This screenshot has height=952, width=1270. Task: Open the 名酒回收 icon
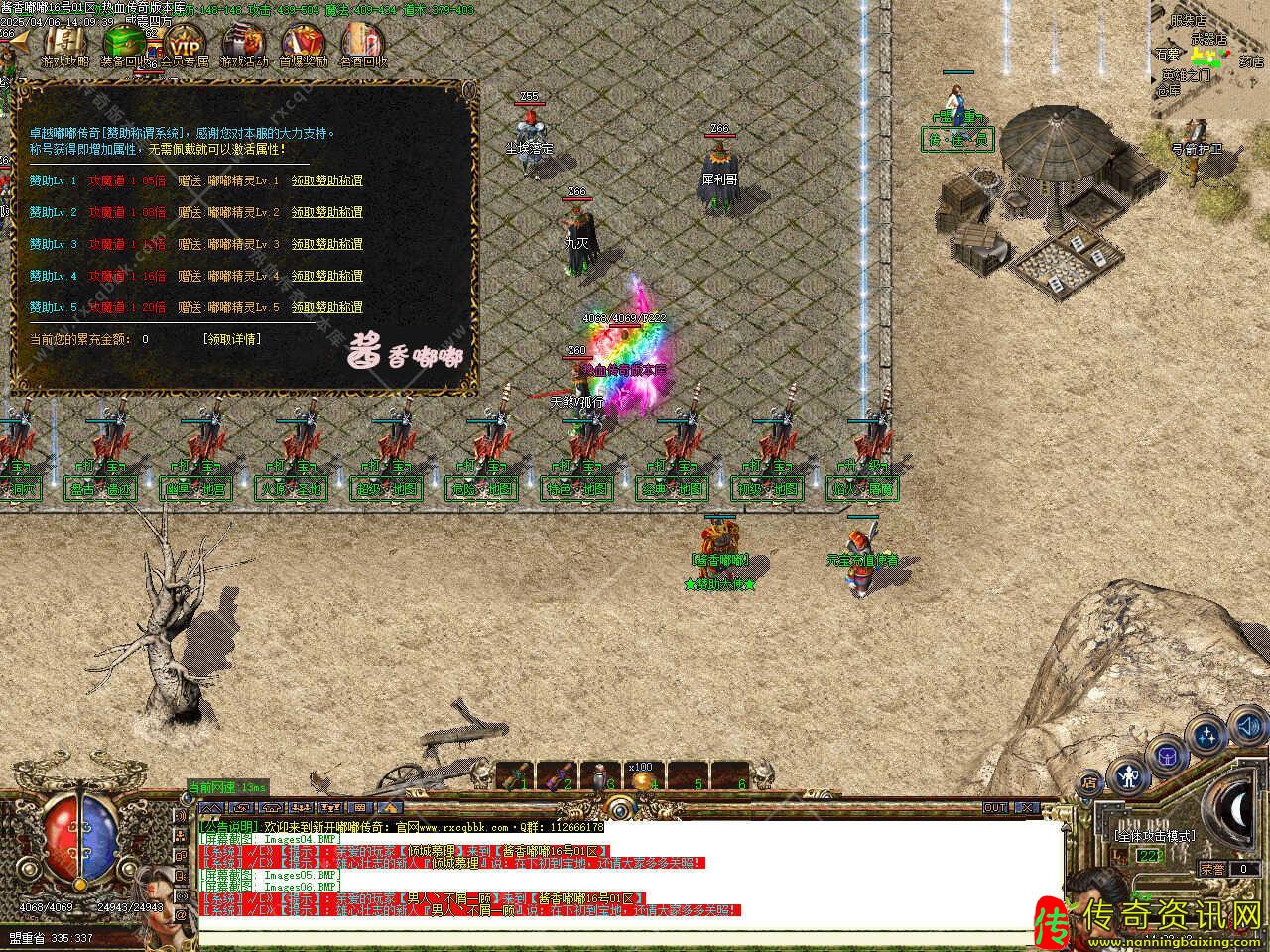363,45
